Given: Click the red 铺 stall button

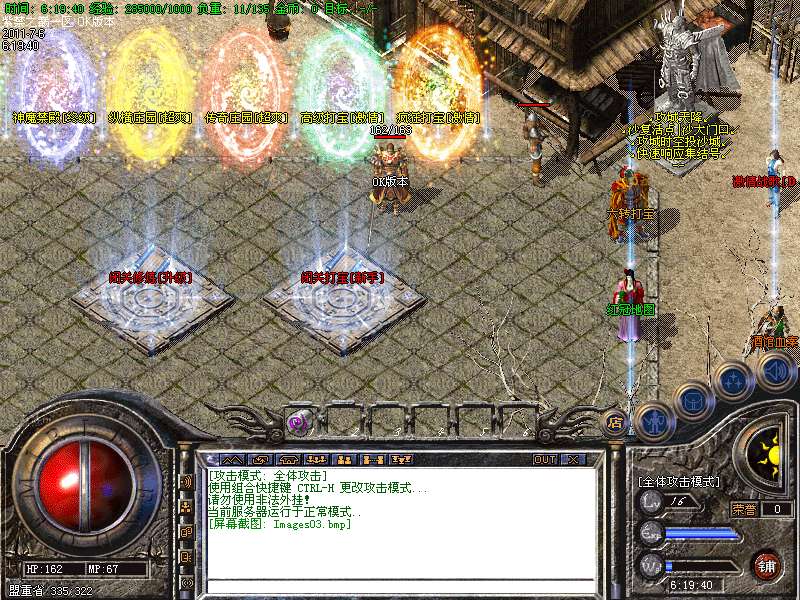Looking at the screenshot, I should pos(766,565).
